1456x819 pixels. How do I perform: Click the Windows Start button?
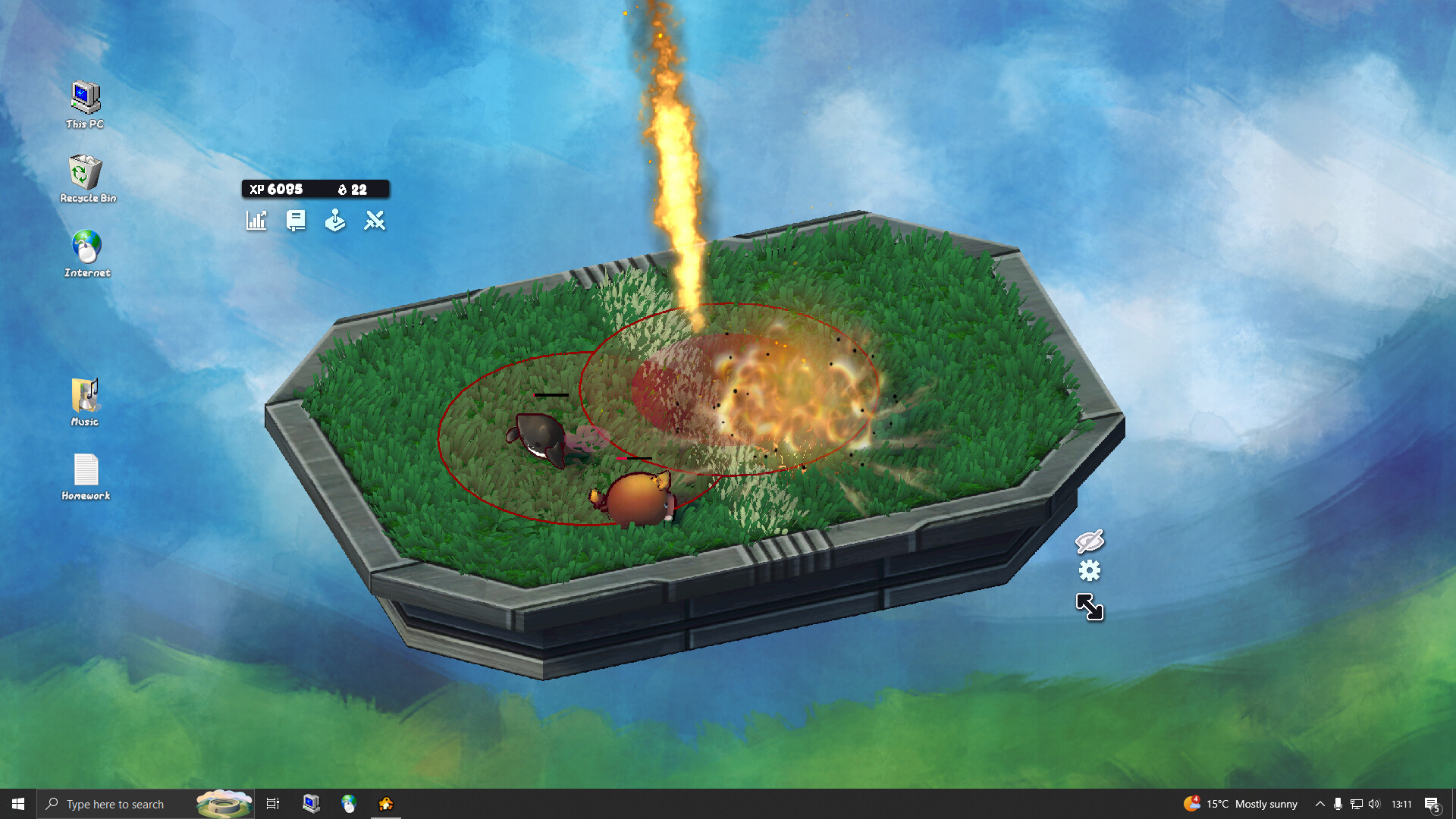coord(18,804)
